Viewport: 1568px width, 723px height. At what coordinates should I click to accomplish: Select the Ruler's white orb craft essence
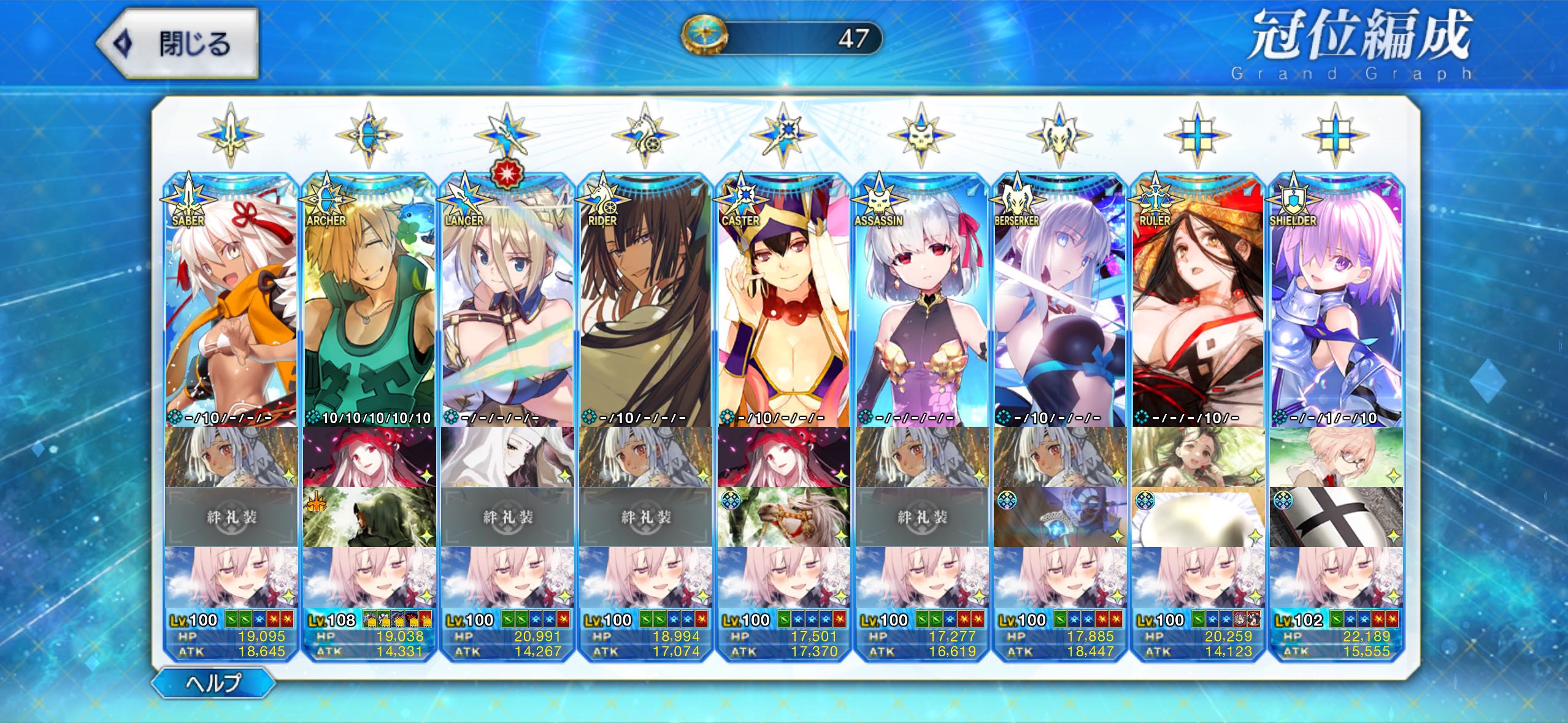(1197, 517)
